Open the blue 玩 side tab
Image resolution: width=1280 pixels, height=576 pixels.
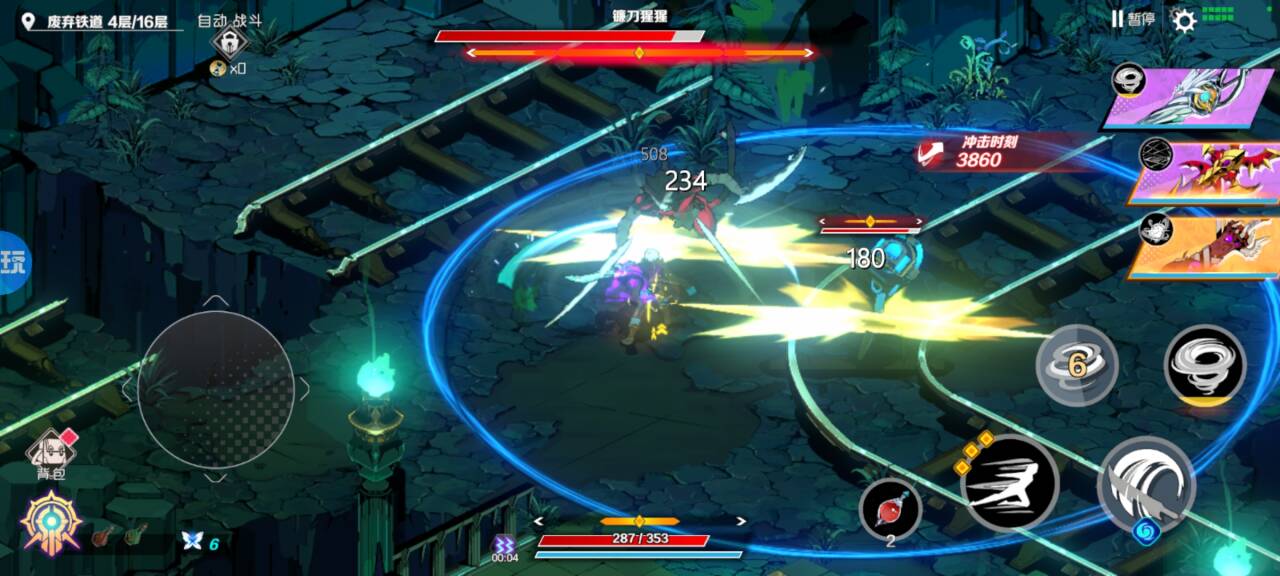(14, 262)
